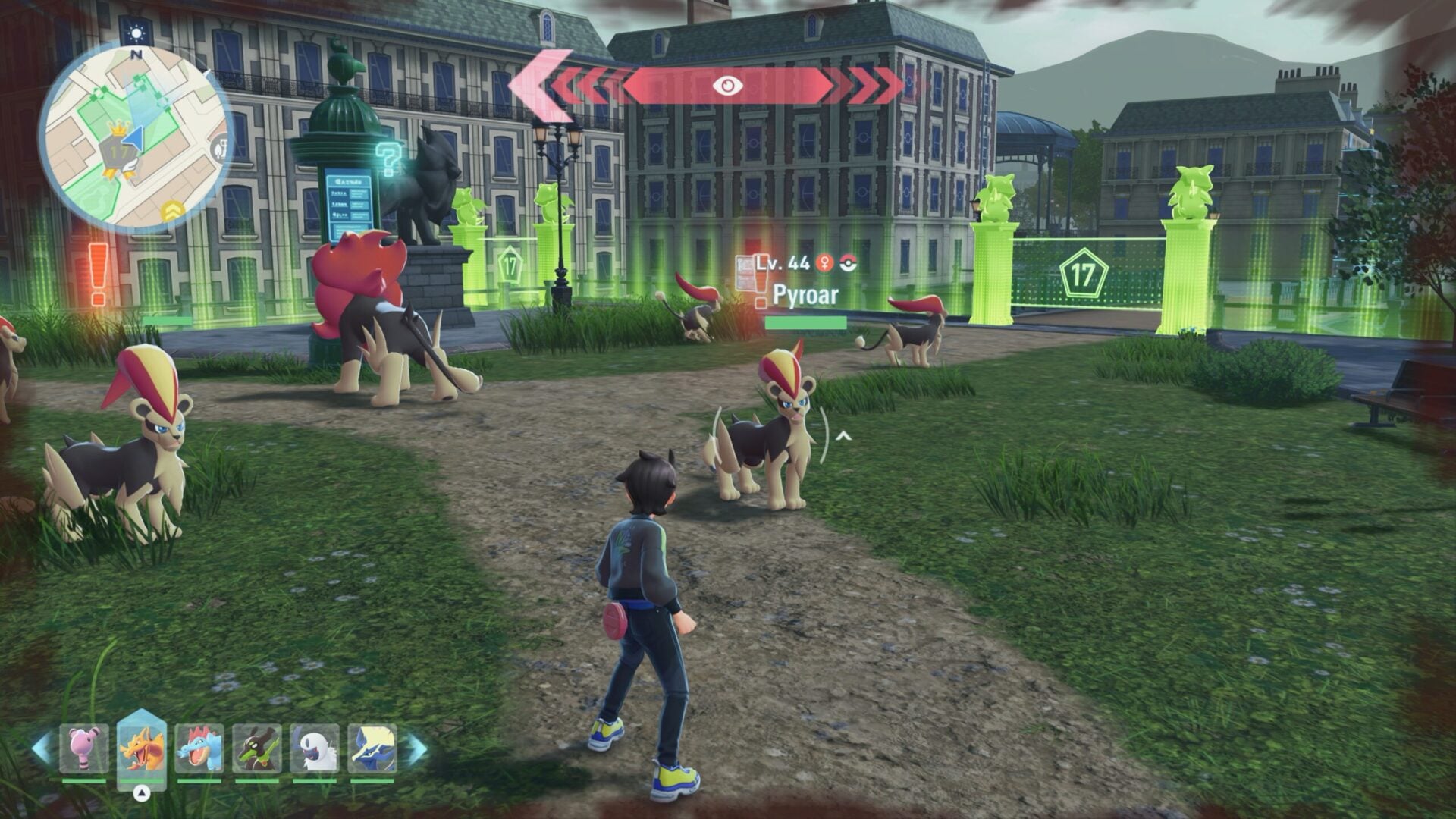Viewport: 1456px width, 819px height.
Task: Click the Wild Zone 17 crown marker
Action: tap(118, 152)
